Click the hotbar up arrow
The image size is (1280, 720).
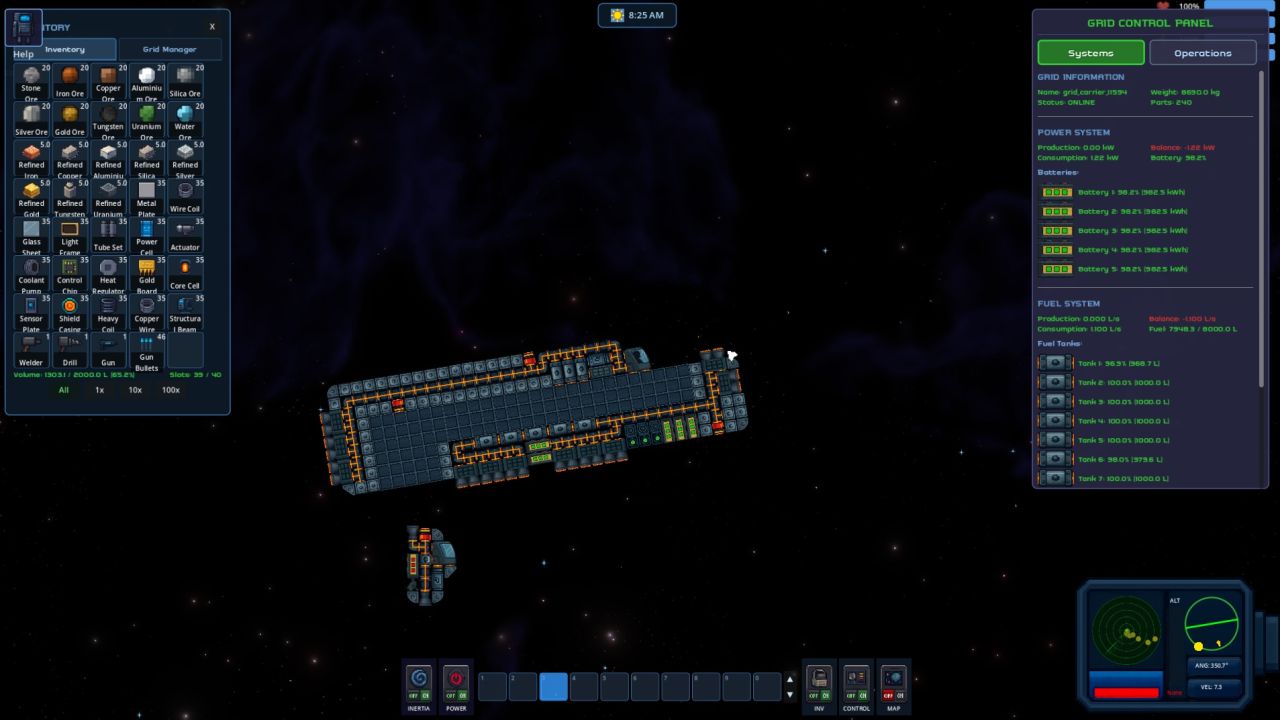click(x=789, y=679)
